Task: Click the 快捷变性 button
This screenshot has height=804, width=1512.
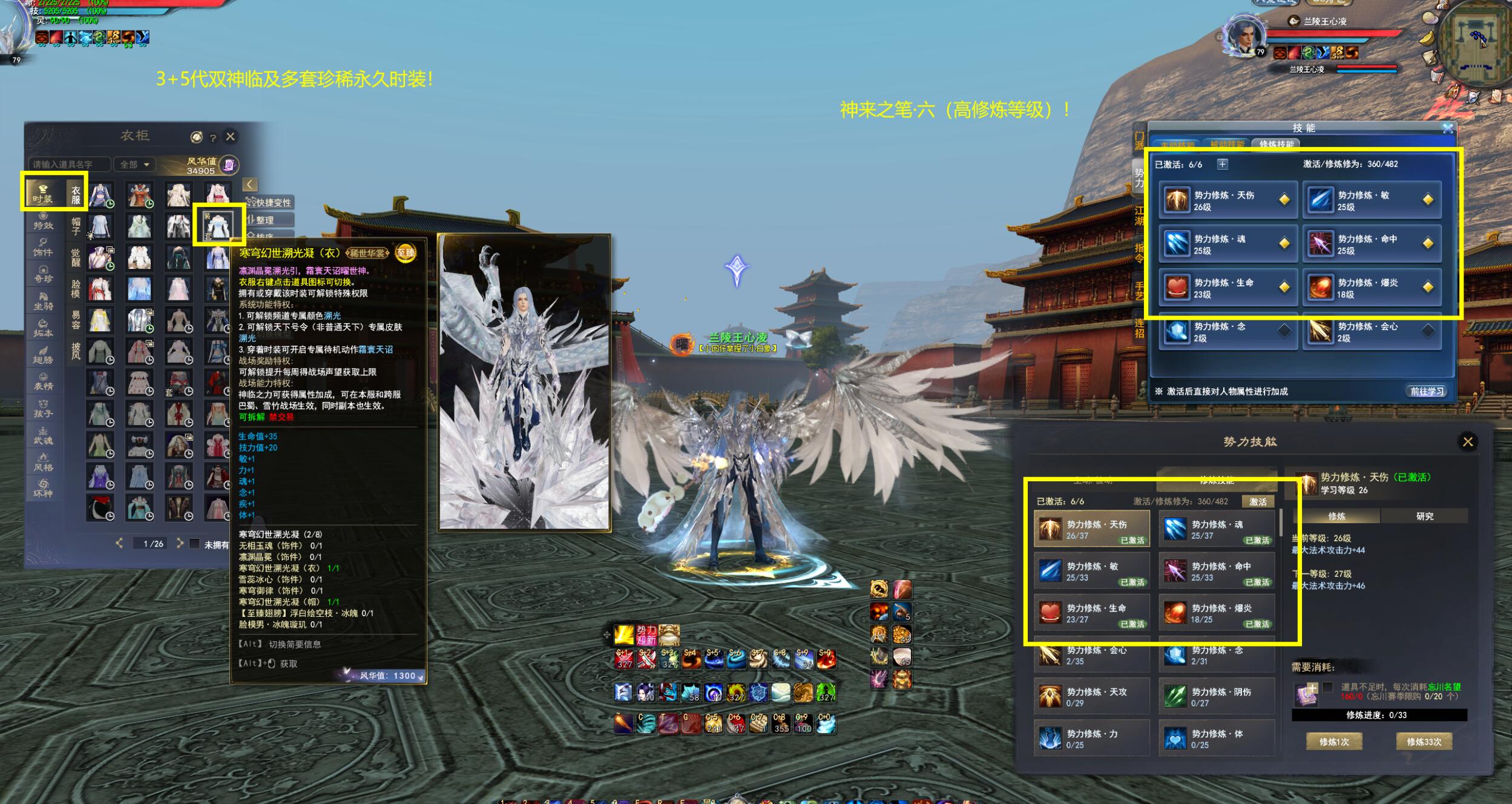Action: coord(270,202)
